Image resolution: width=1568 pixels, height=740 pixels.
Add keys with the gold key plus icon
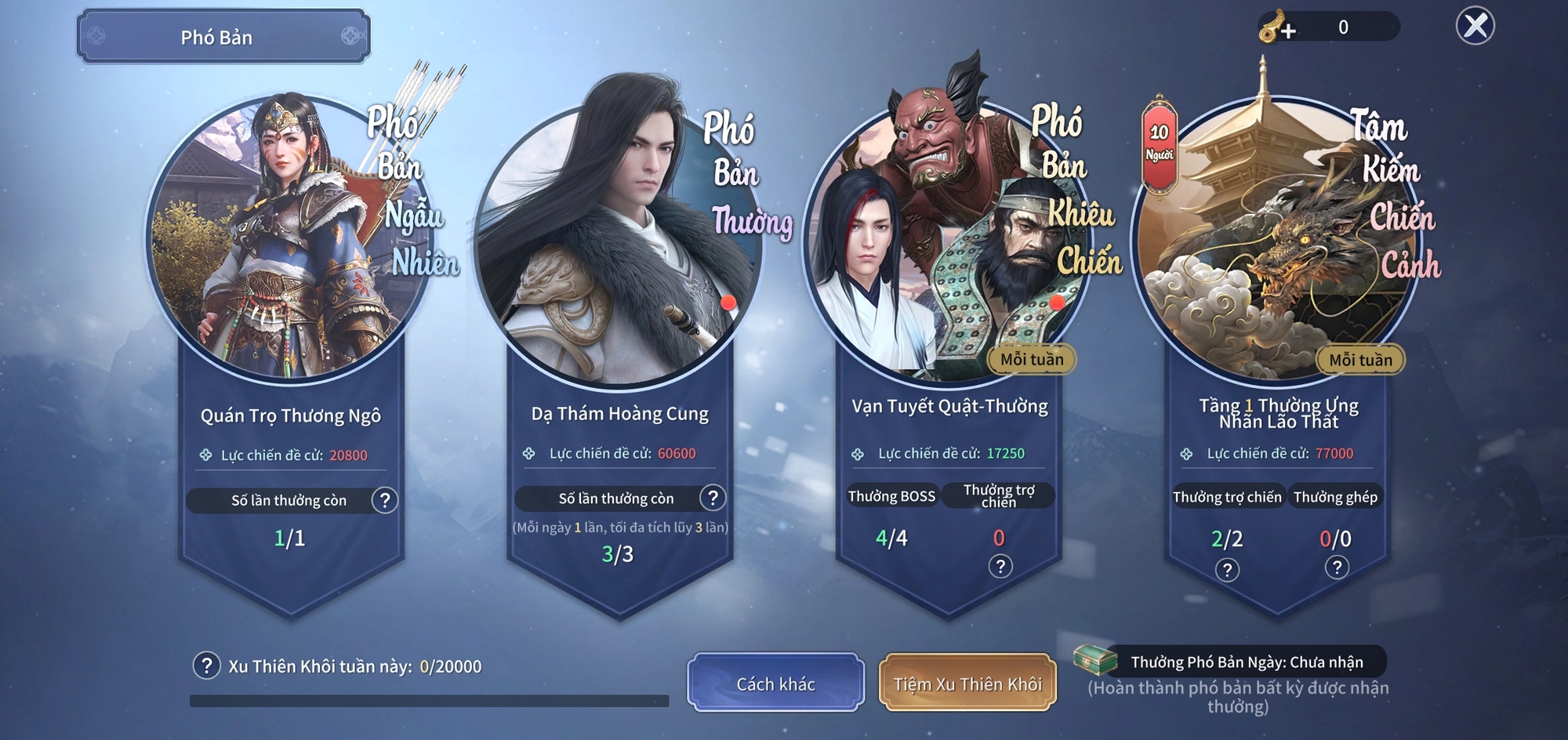point(1277,28)
